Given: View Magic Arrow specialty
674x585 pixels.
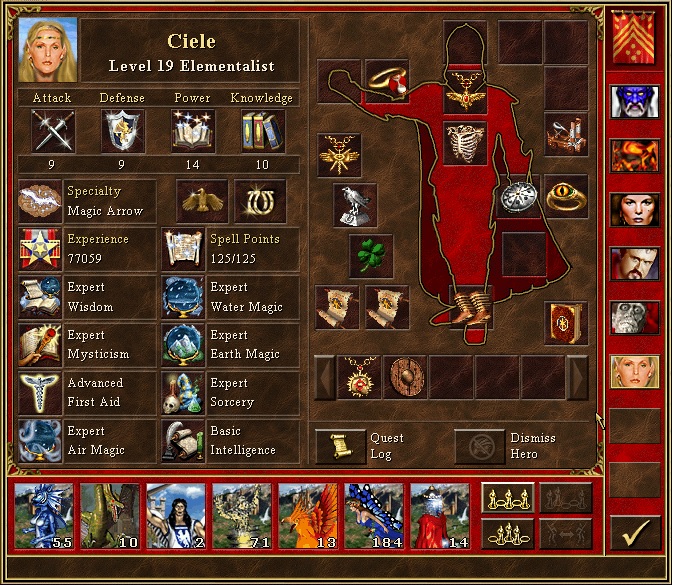Looking at the screenshot, I should [x=40, y=201].
